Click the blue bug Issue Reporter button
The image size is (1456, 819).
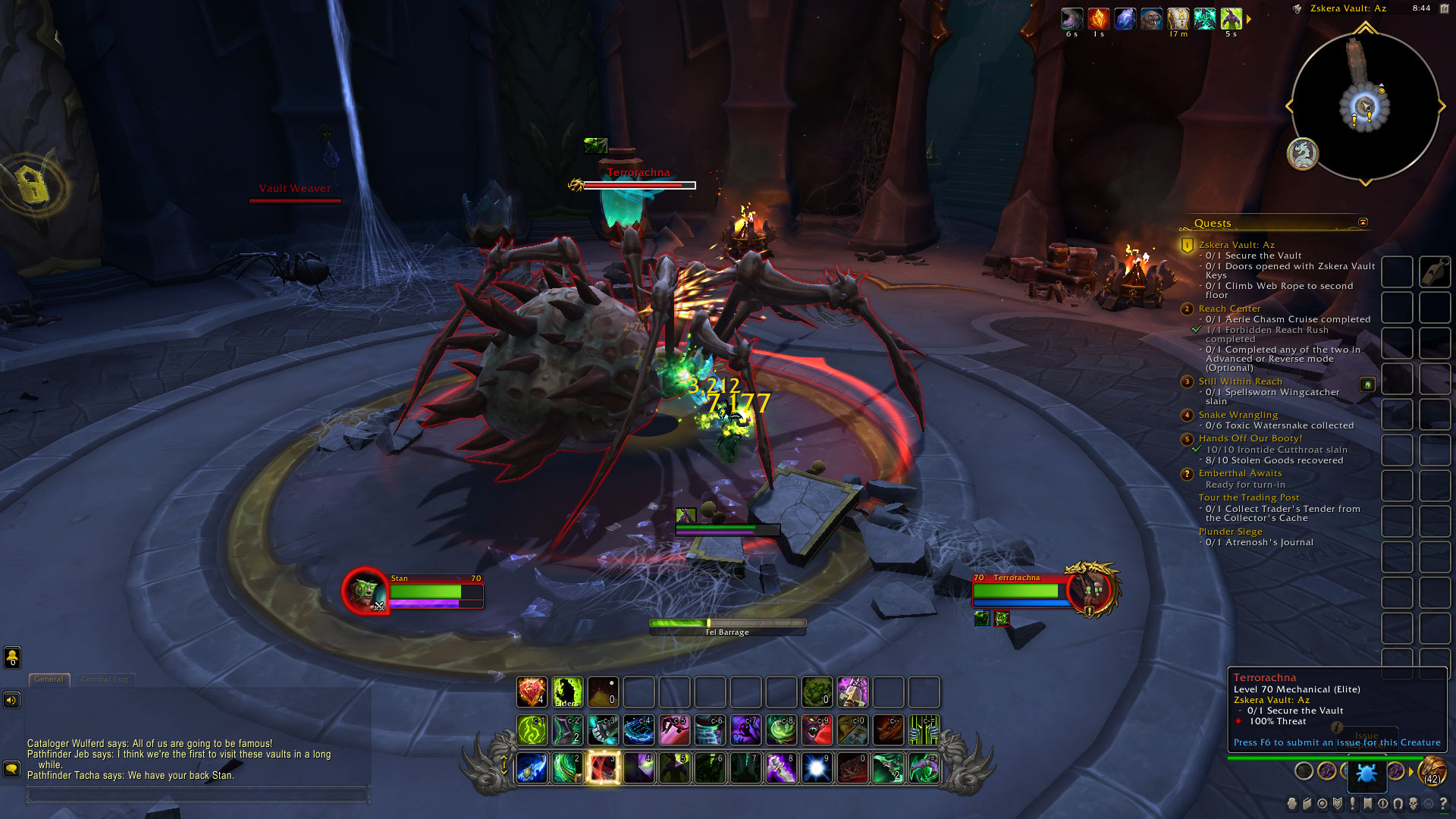(x=1367, y=773)
